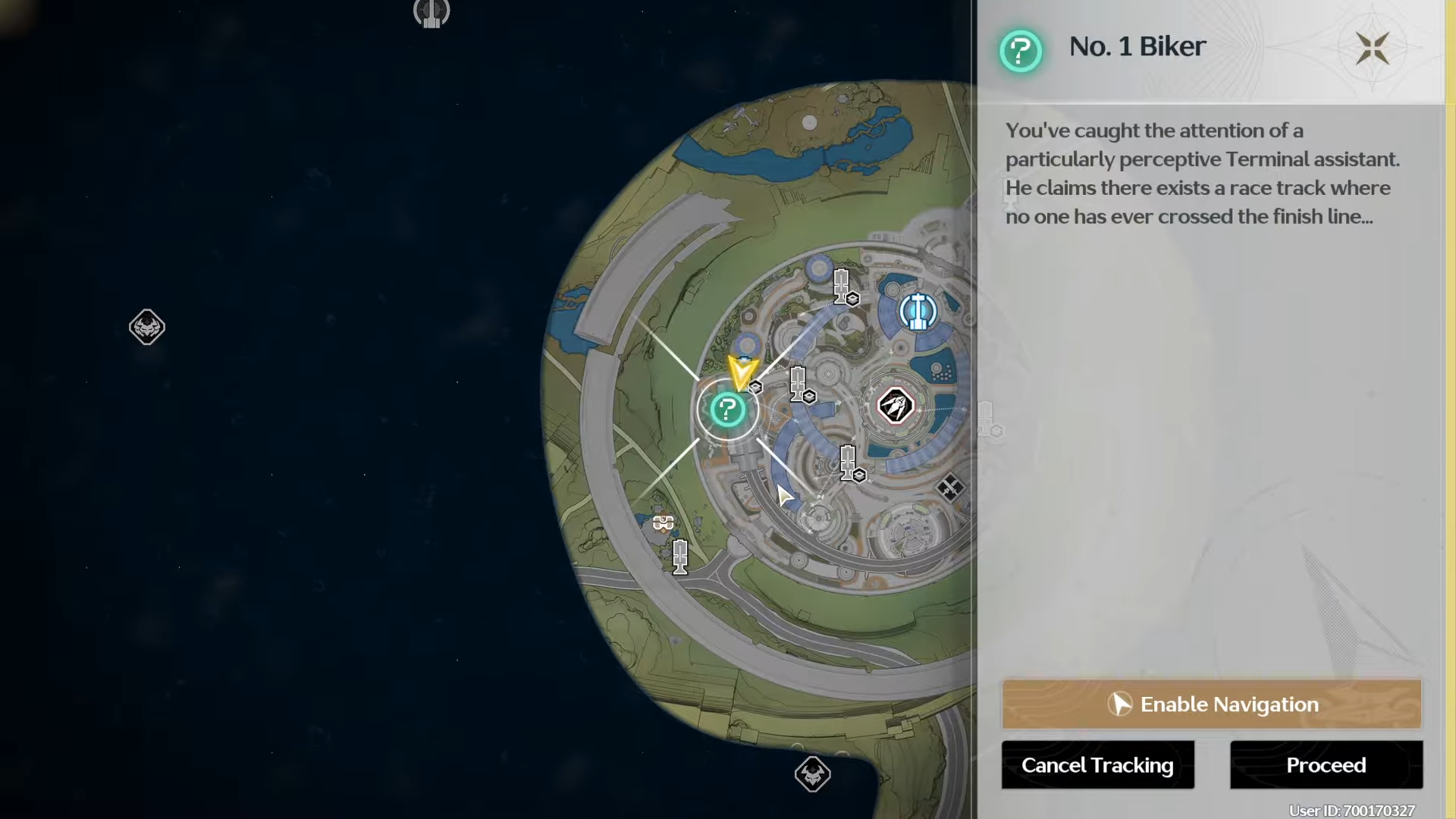
Task: Open the black-and-white diamond emblem map marker
Action: [895, 406]
